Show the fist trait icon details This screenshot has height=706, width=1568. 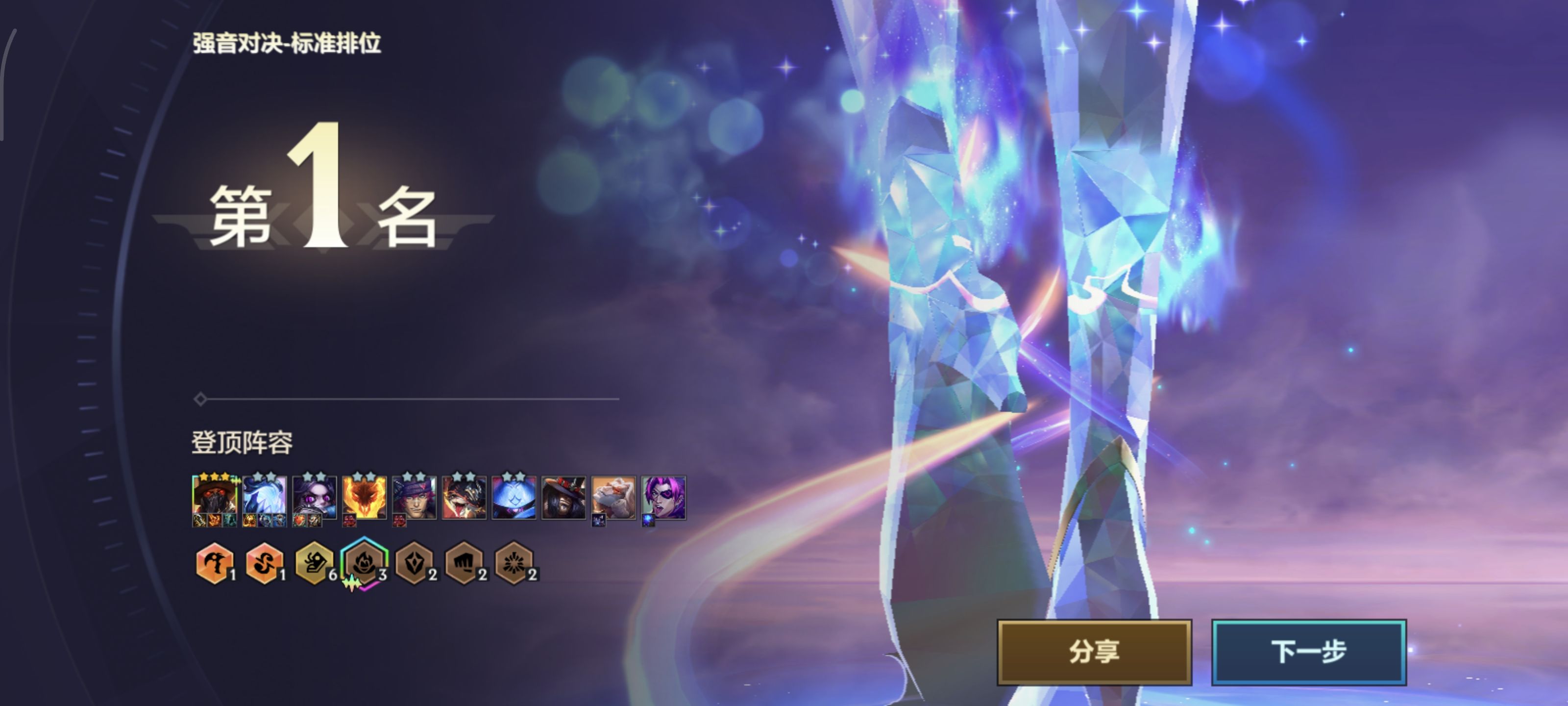[x=464, y=563]
